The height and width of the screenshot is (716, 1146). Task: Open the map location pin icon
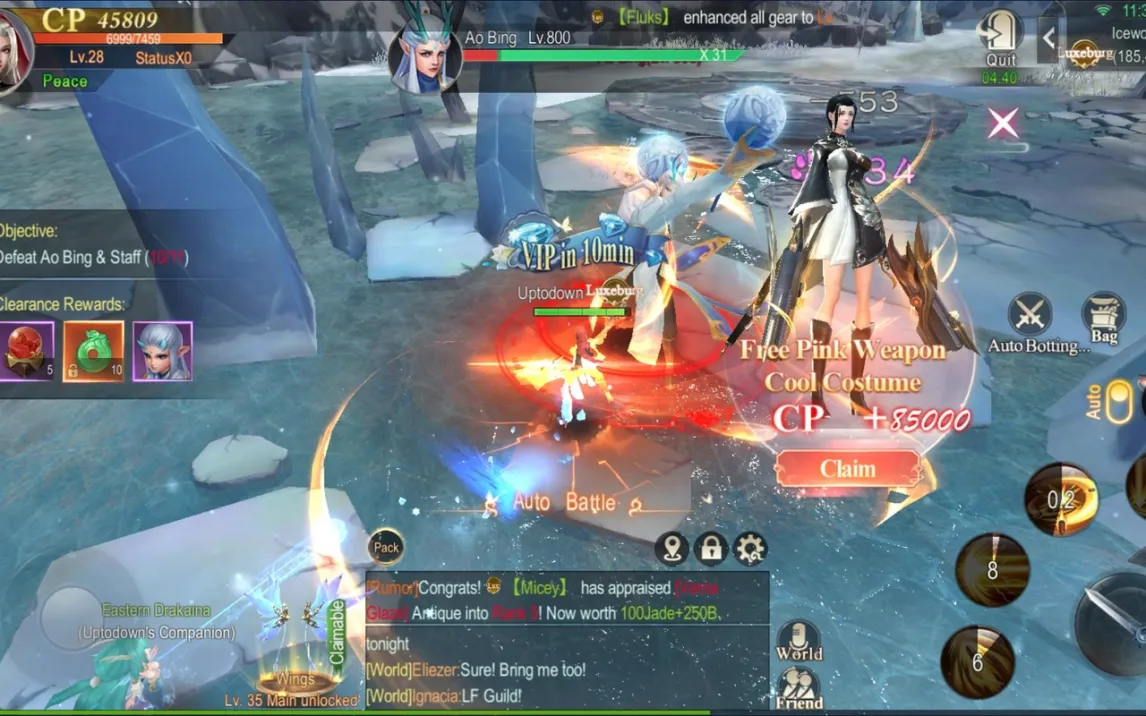click(672, 548)
